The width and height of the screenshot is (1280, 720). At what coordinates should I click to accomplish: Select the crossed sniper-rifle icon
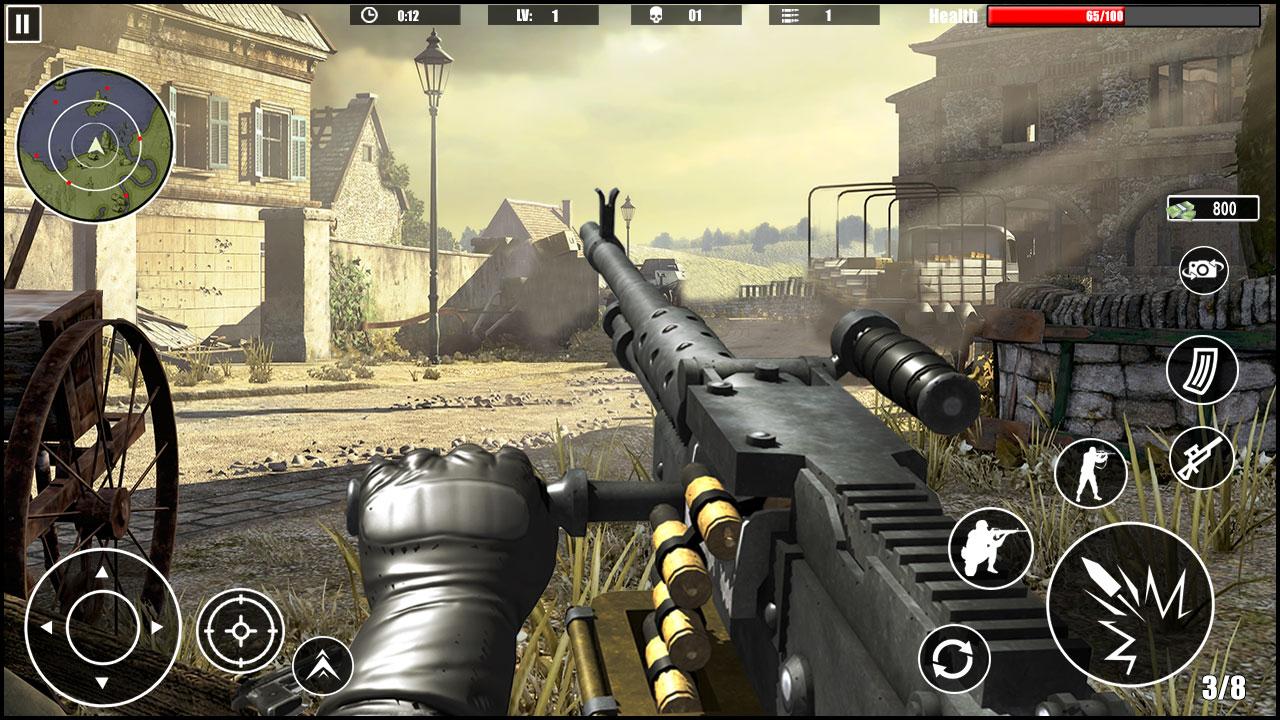click(1203, 458)
